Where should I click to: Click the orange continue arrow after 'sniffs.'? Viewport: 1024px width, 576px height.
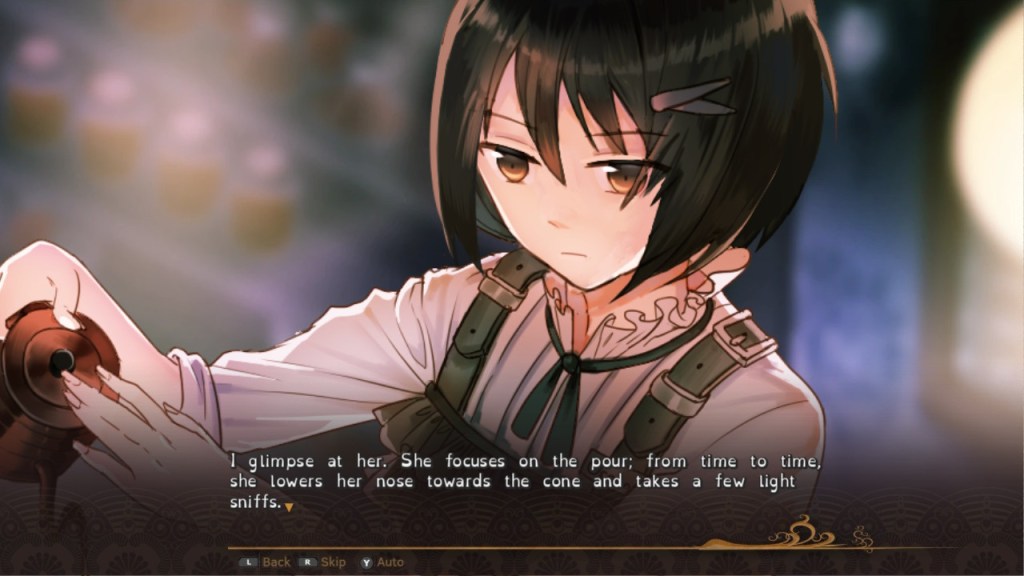[289, 508]
